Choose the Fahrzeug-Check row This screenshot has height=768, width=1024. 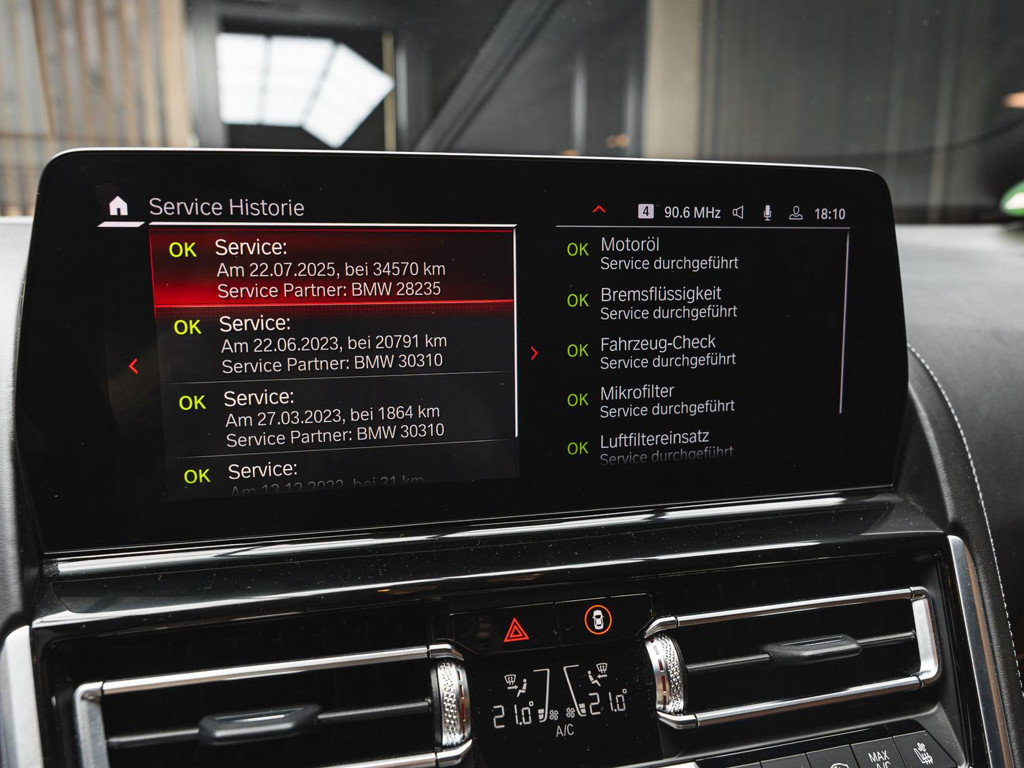668,352
